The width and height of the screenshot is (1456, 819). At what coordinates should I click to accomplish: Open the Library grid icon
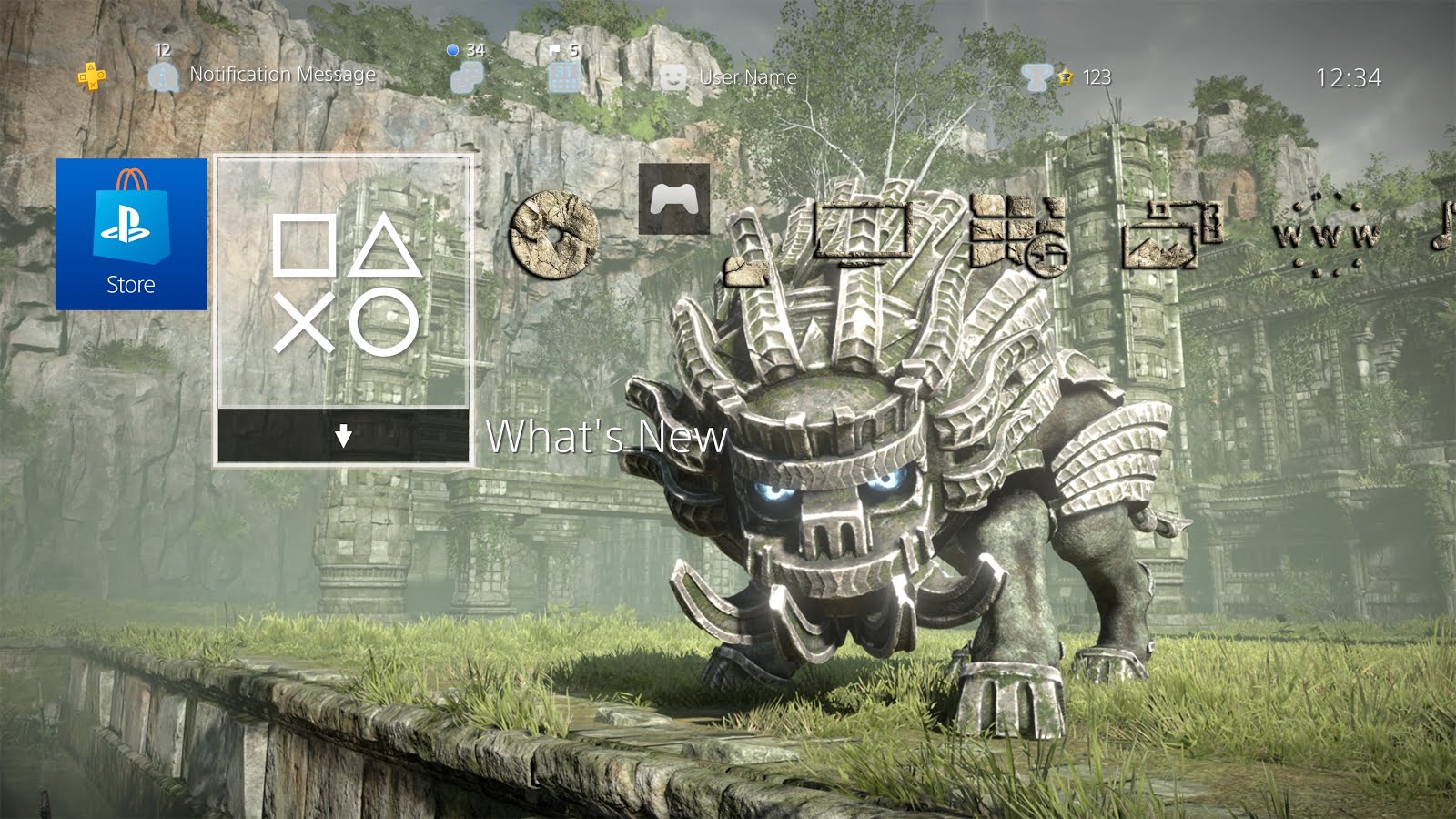(1017, 234)
